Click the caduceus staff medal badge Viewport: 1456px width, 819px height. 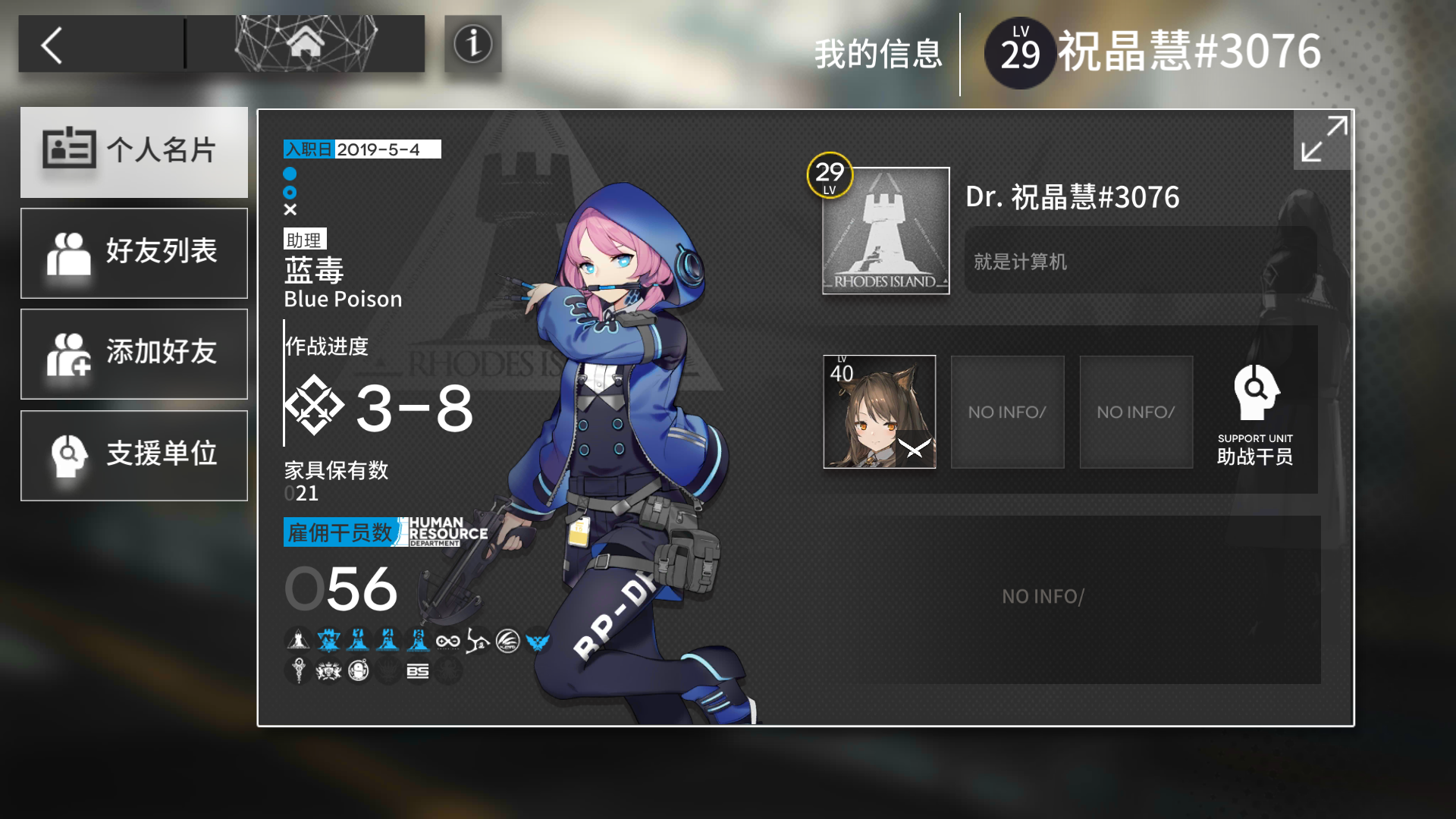pos(297,672)
